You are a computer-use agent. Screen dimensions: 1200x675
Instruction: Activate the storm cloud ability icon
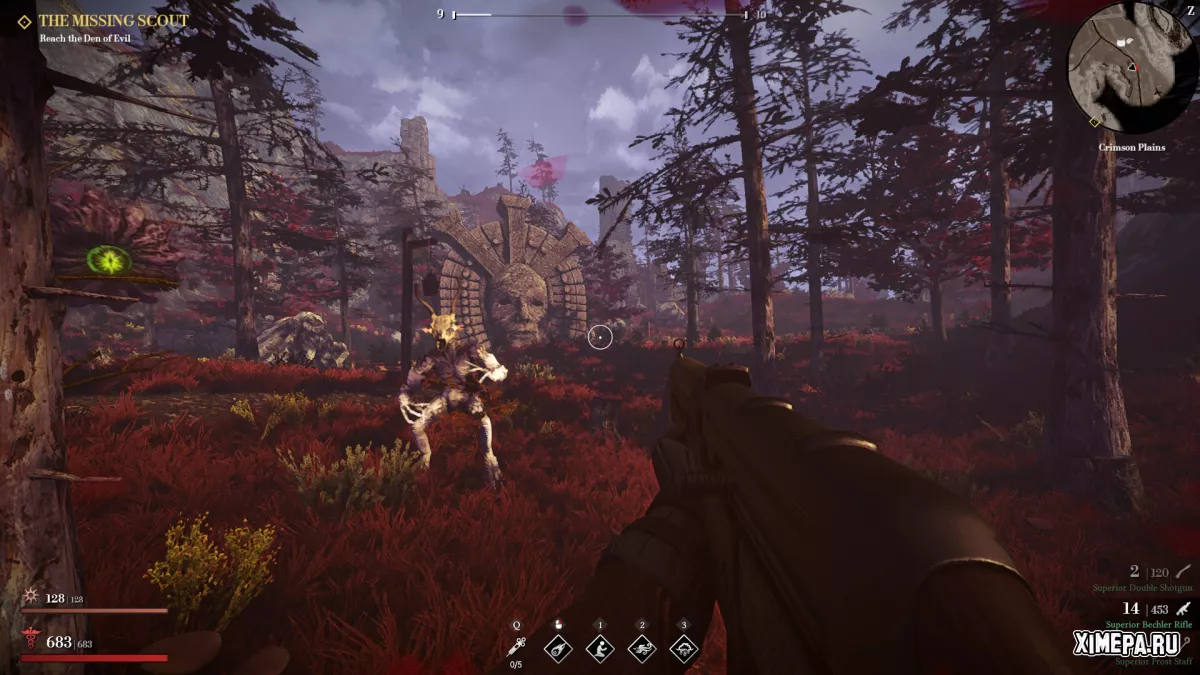pyautogui.click(x=684, y=648)
